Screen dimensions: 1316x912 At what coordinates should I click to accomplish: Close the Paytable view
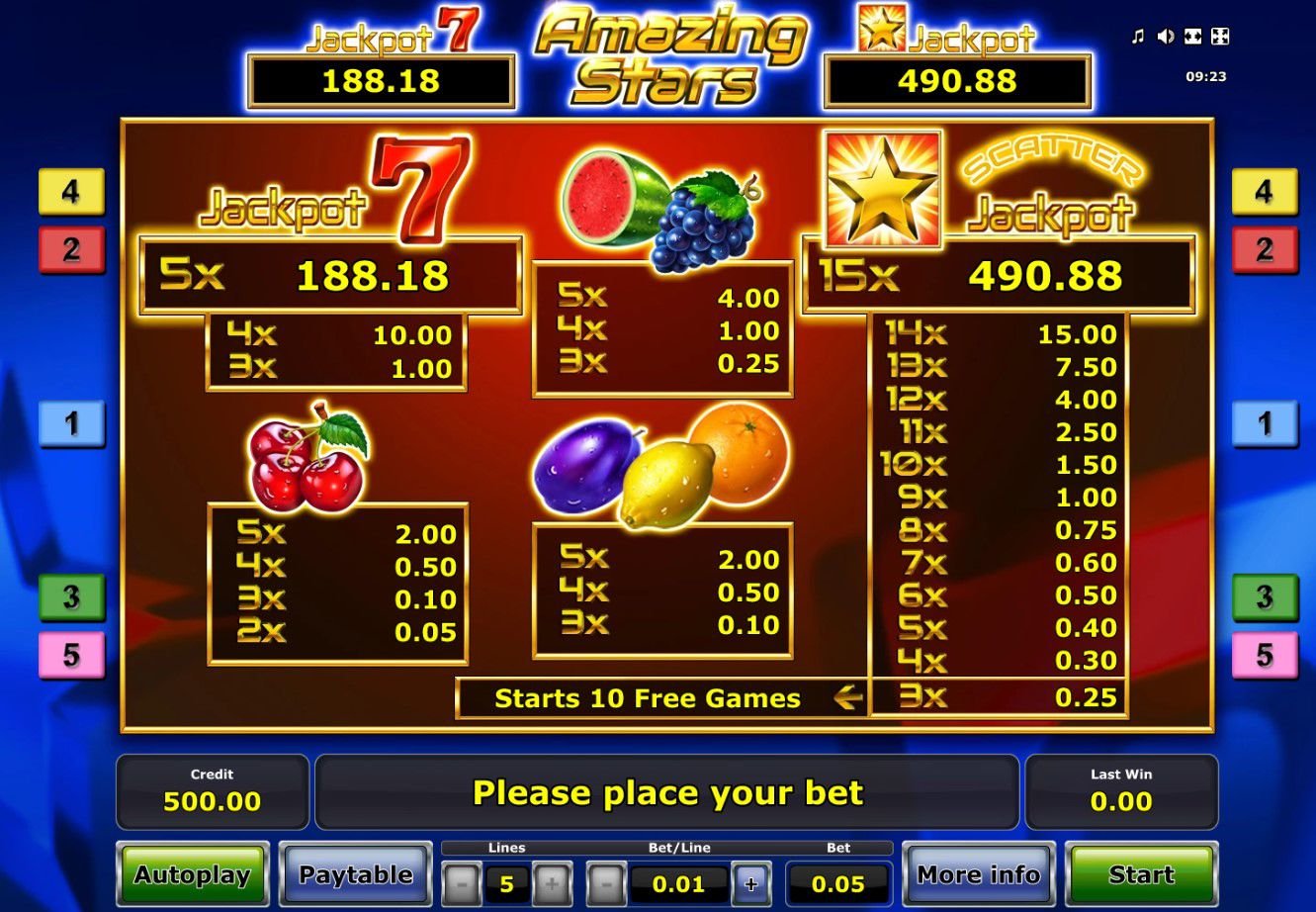356,875
